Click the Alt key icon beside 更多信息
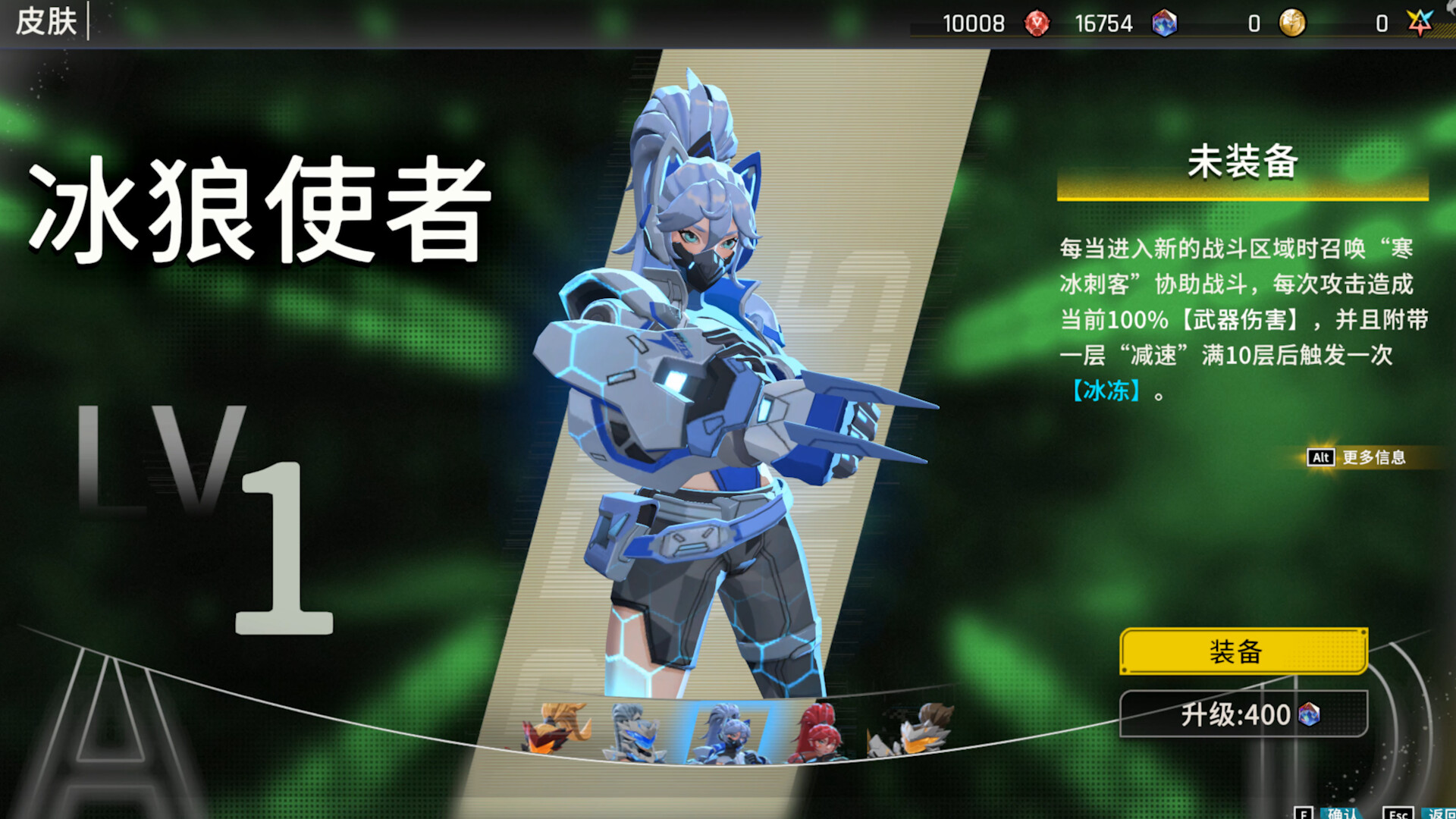1456x819 pixels. pyautogui.click(x=1320, y=458)
